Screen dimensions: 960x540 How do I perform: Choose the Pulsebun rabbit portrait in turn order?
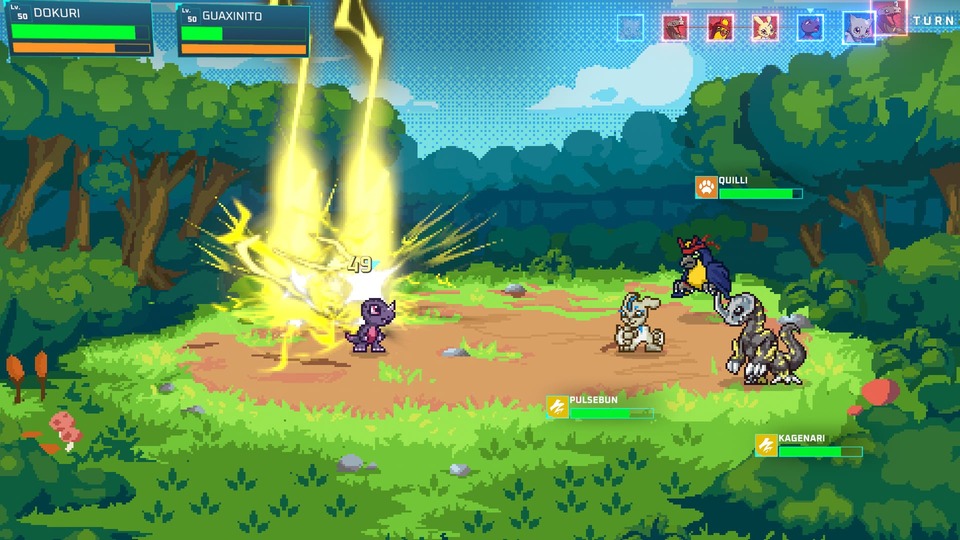[x=766, y=27]
